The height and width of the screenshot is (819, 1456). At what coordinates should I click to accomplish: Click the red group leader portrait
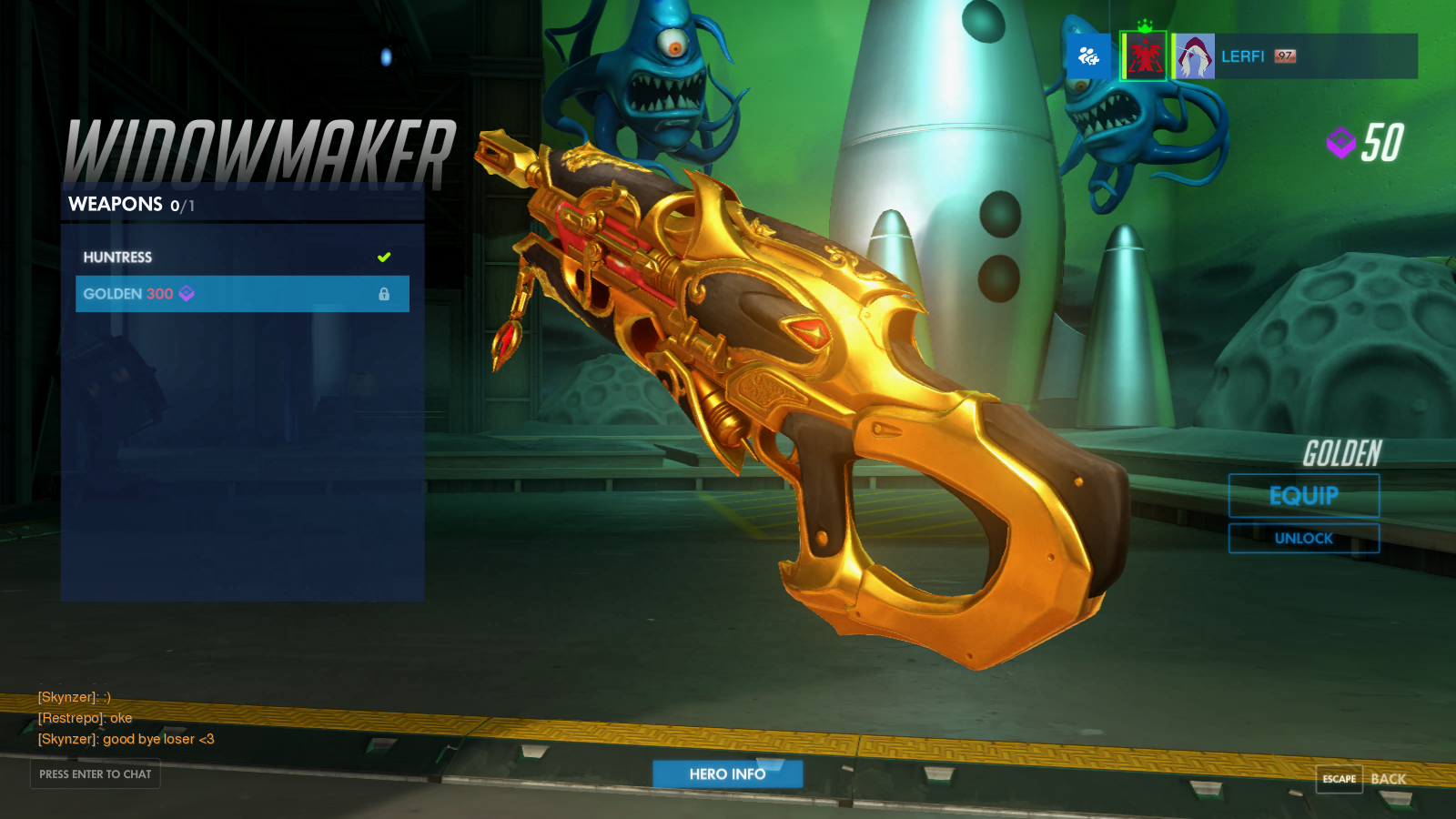tap(1144, 56)
